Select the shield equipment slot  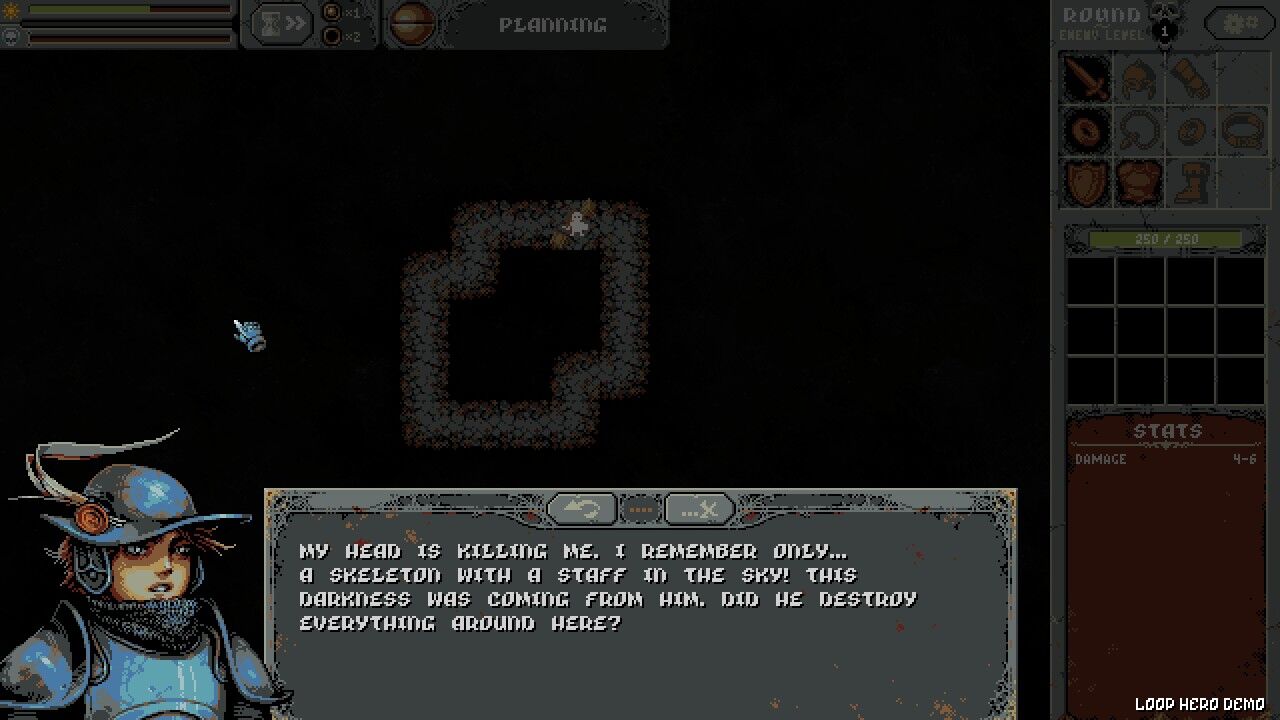(x=1087, y=182)
